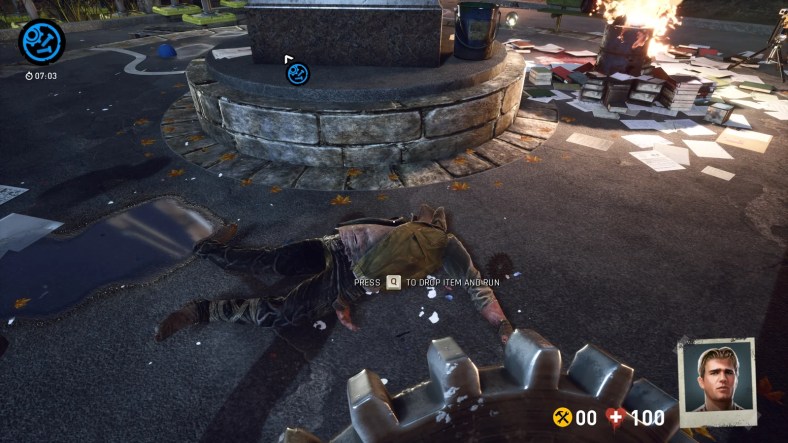Click the blue gear objective icon
The image size is (788, 443).
[42, 42]
